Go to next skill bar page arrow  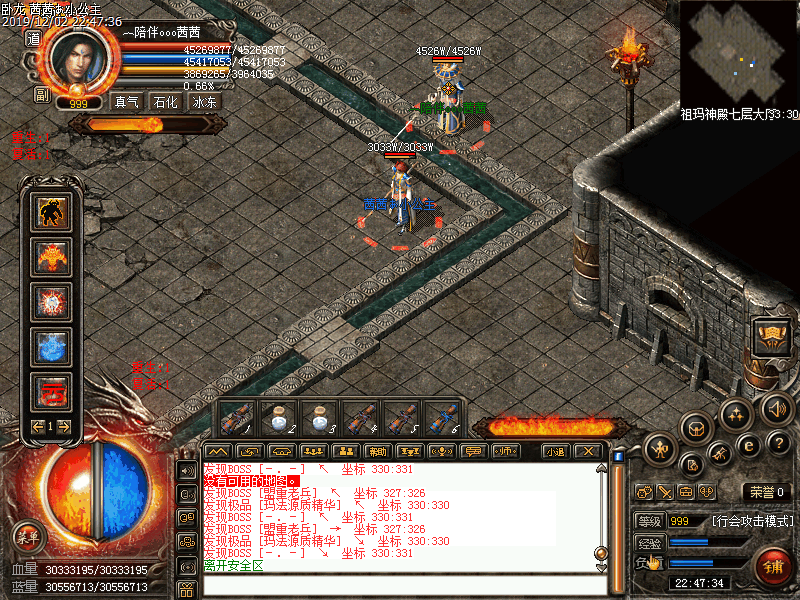[x=65, y=427]
